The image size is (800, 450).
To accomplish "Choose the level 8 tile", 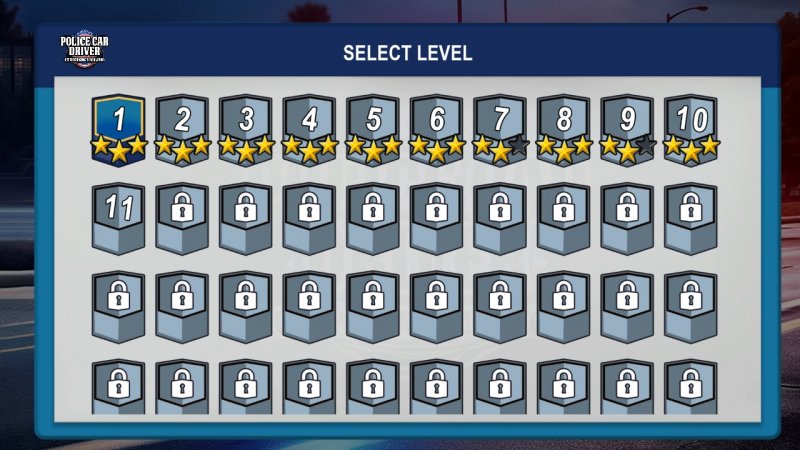I will tap(564, 124).
